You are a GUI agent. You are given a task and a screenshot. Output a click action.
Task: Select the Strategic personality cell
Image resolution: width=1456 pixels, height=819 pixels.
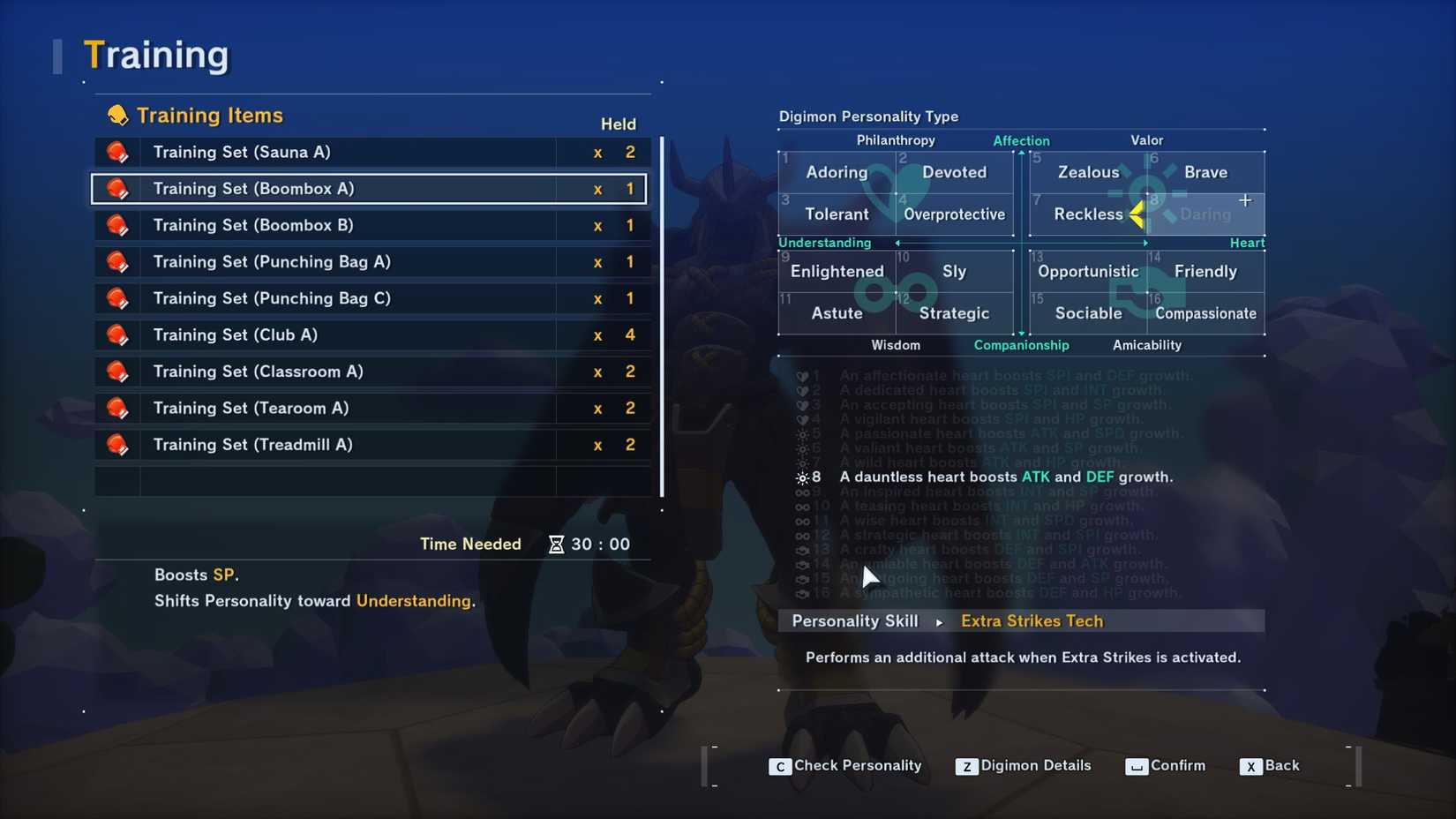point(954,313)
